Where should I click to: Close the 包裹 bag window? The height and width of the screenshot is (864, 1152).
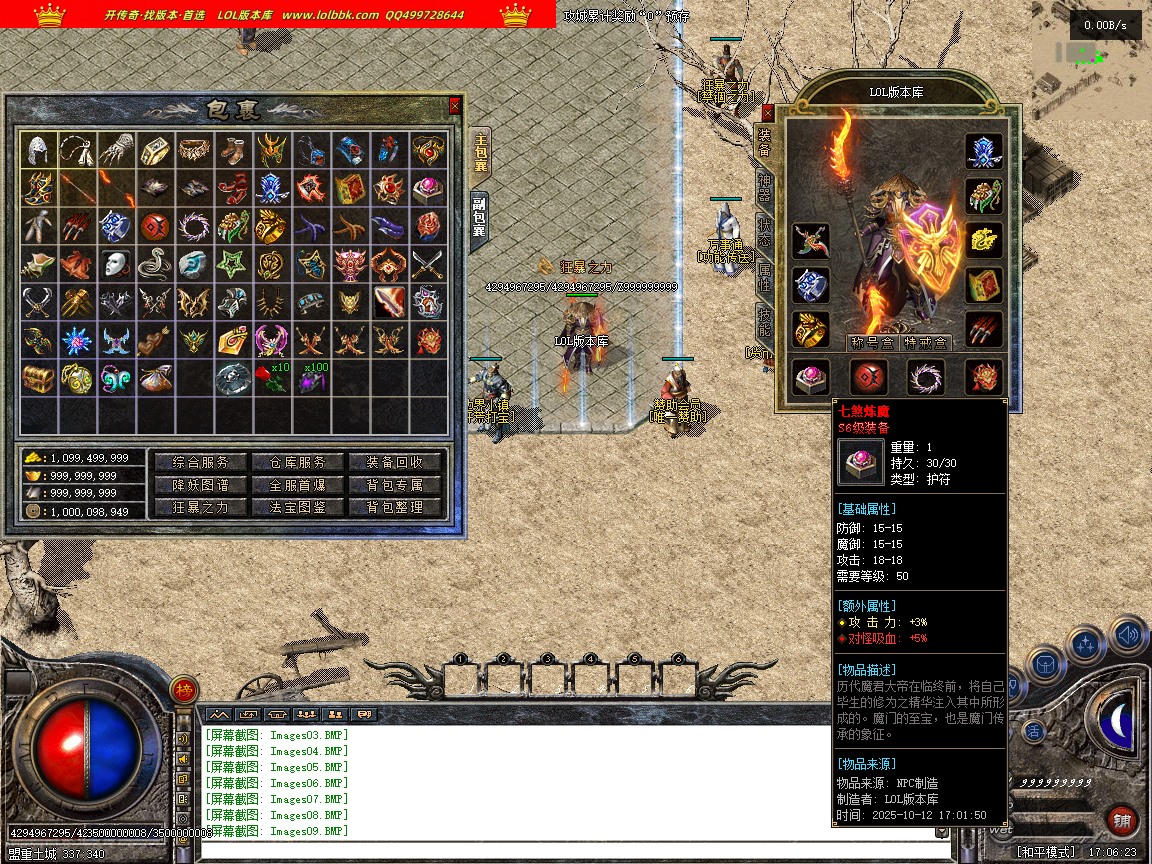coord(455,105)
